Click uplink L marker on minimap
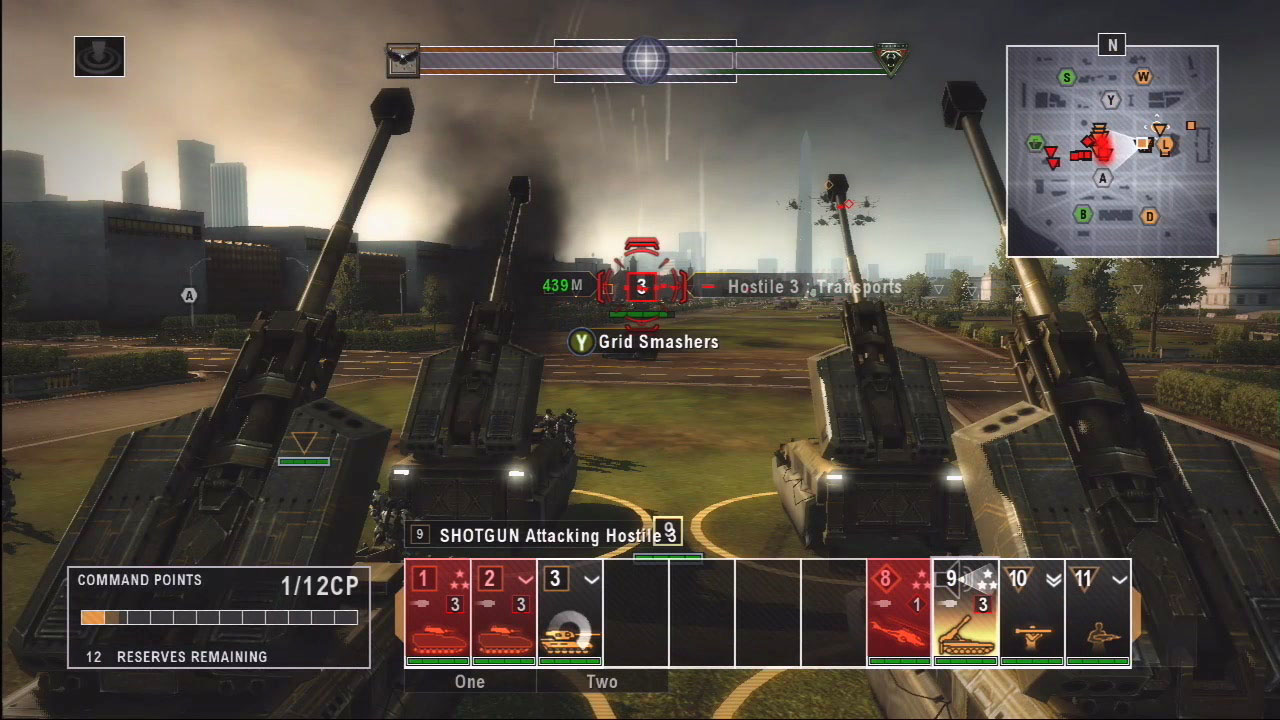The image size is (1280, 720). pyautogui.click(x=1165, y=145)
